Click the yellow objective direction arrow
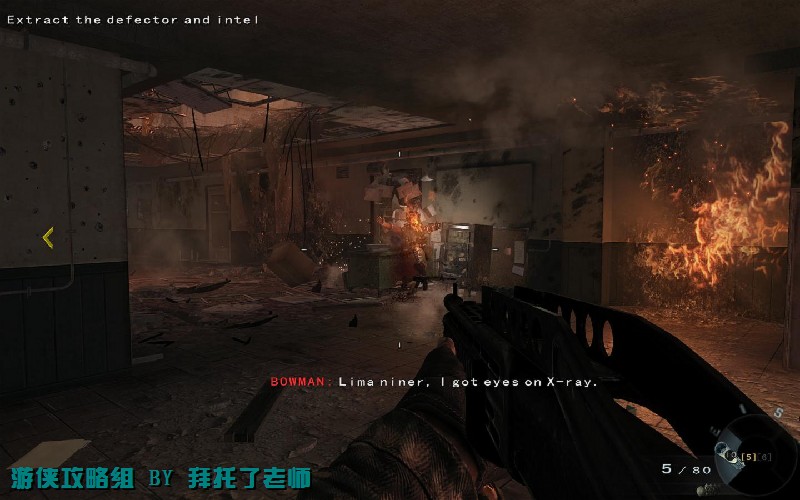 tap(47, 237)
